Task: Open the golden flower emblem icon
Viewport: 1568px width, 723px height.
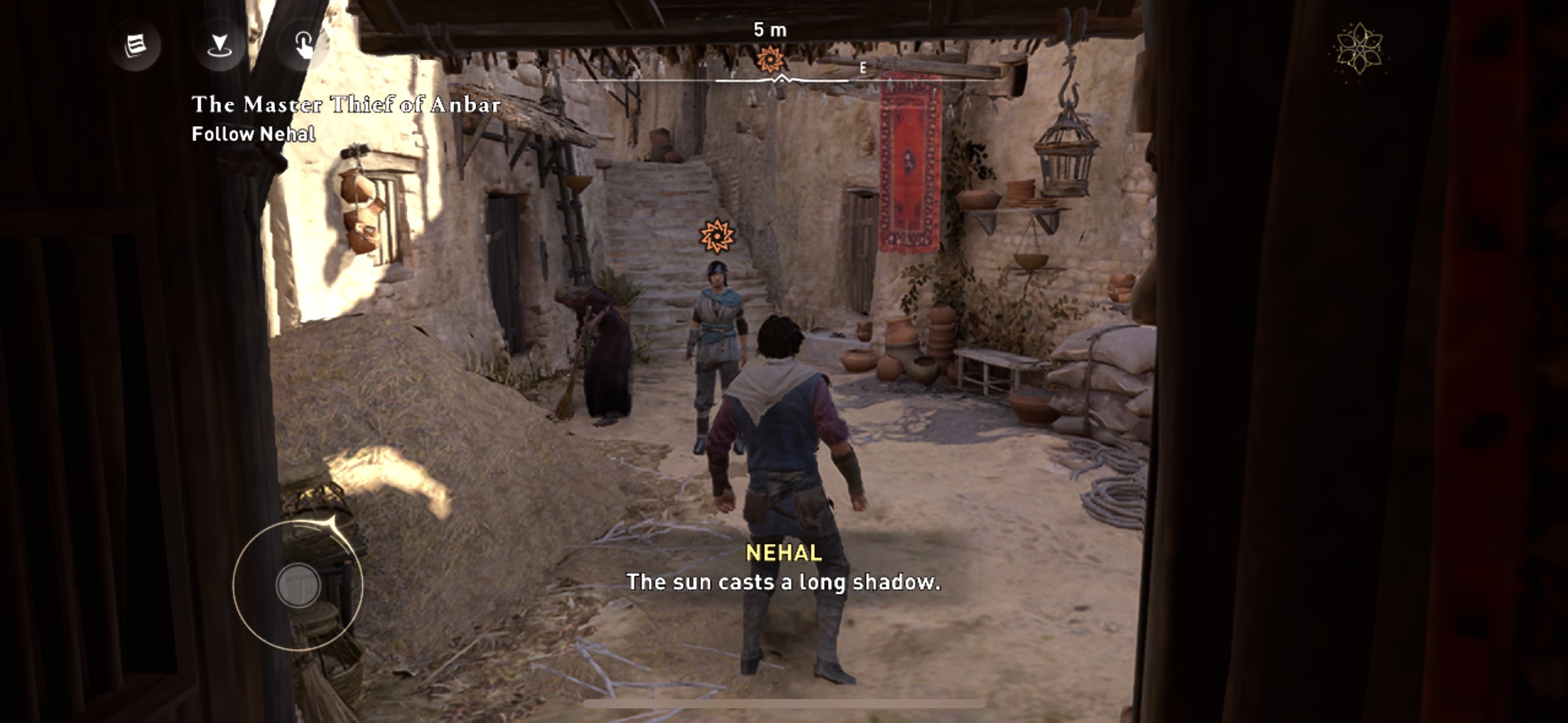Action: [x=1359, y=49]
